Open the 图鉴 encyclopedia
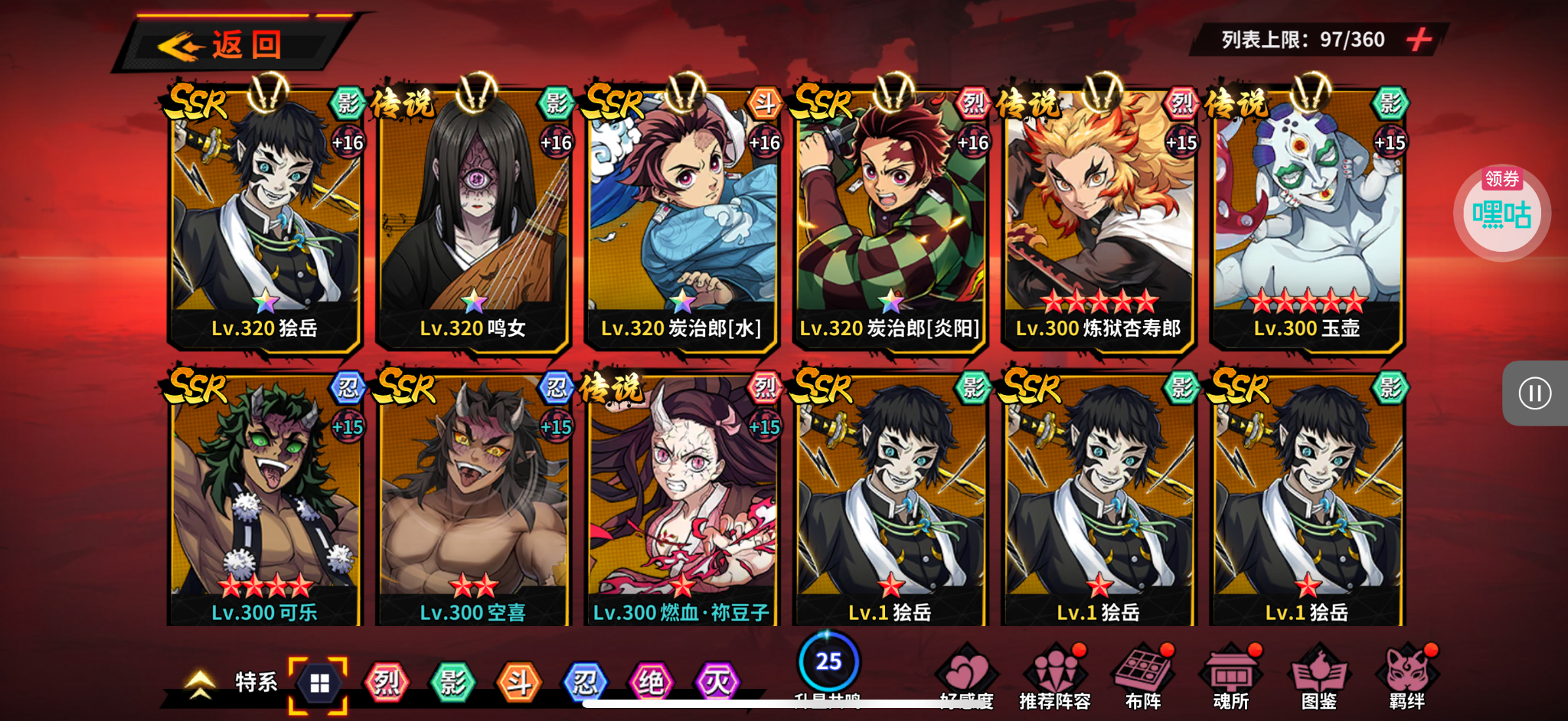This screenshot has height=721, width=1568. tap(1318, 679)
